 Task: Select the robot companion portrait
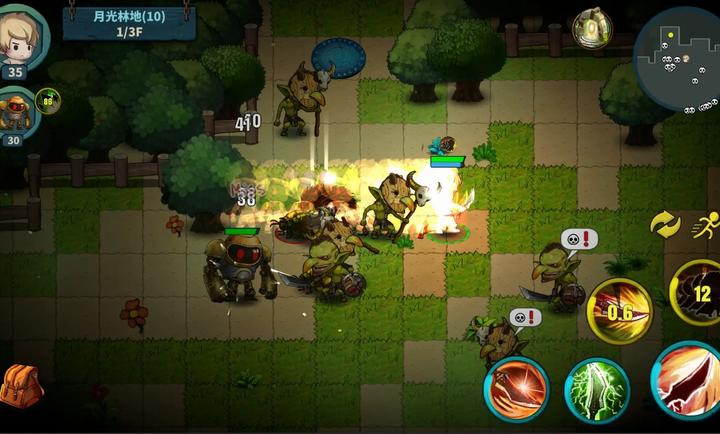click(17, 112)
